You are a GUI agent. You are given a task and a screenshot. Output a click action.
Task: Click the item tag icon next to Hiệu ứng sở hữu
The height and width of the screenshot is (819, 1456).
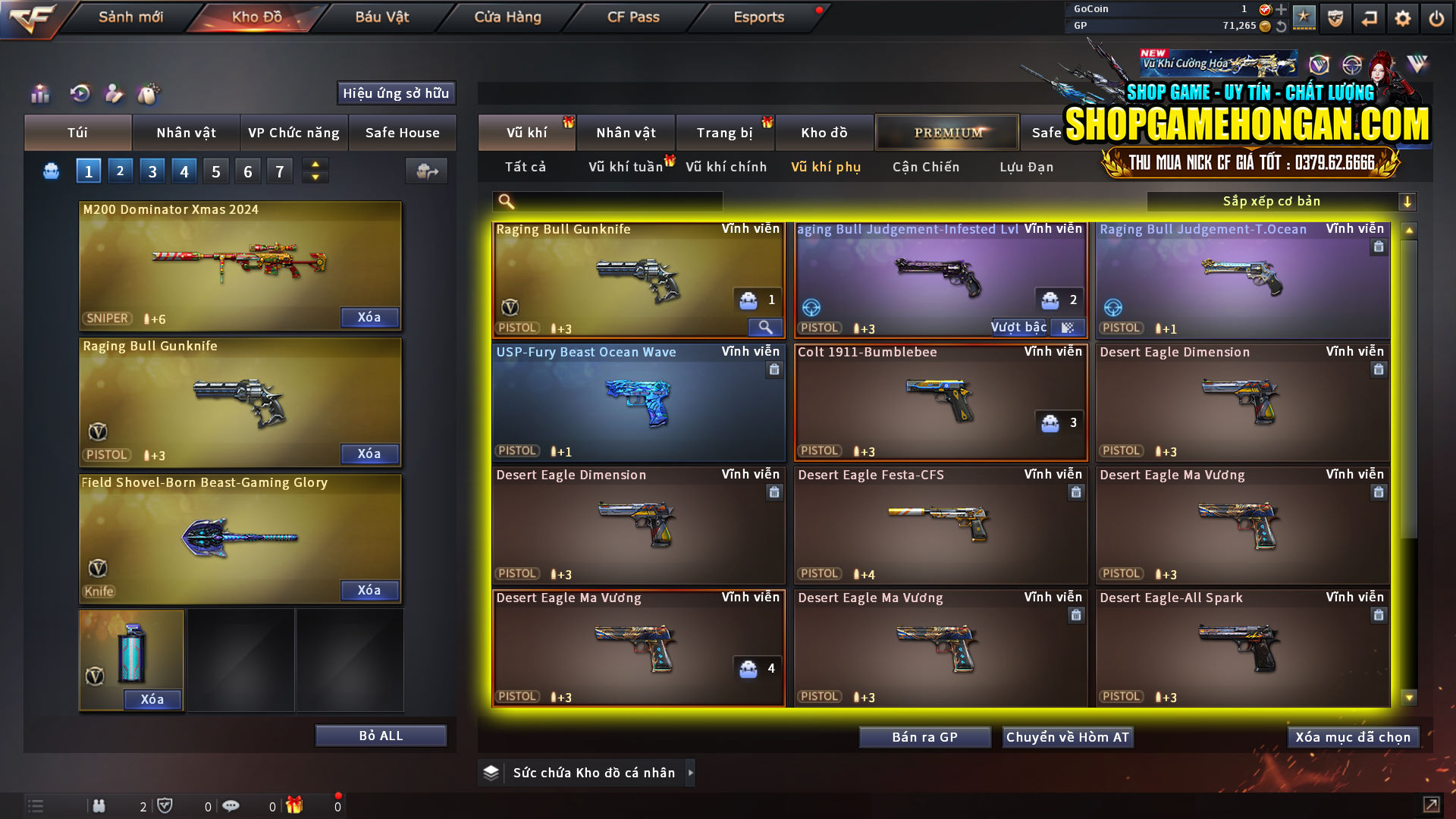tap(149, 93)
